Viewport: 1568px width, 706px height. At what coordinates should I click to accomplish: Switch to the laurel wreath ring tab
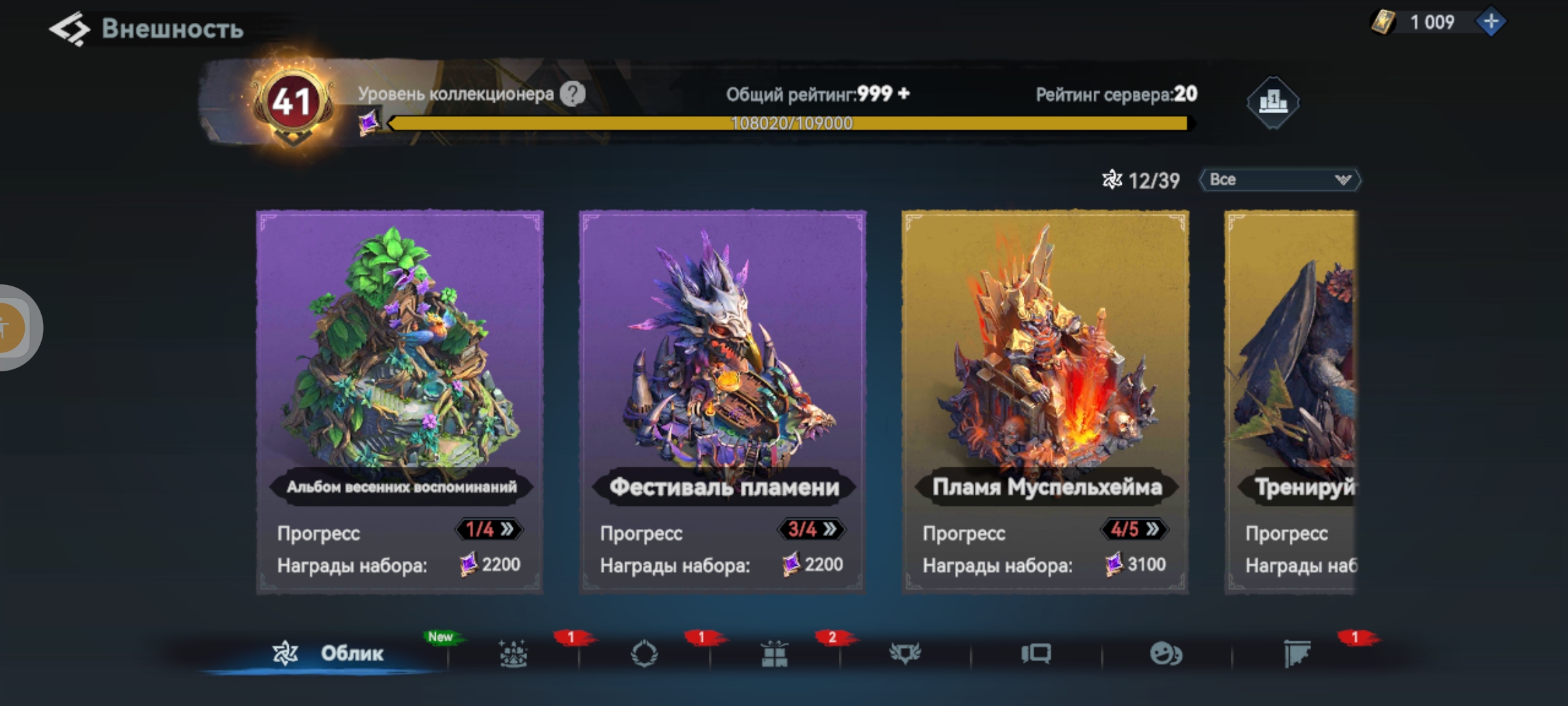pyautogui.click(x=644, y=653)
